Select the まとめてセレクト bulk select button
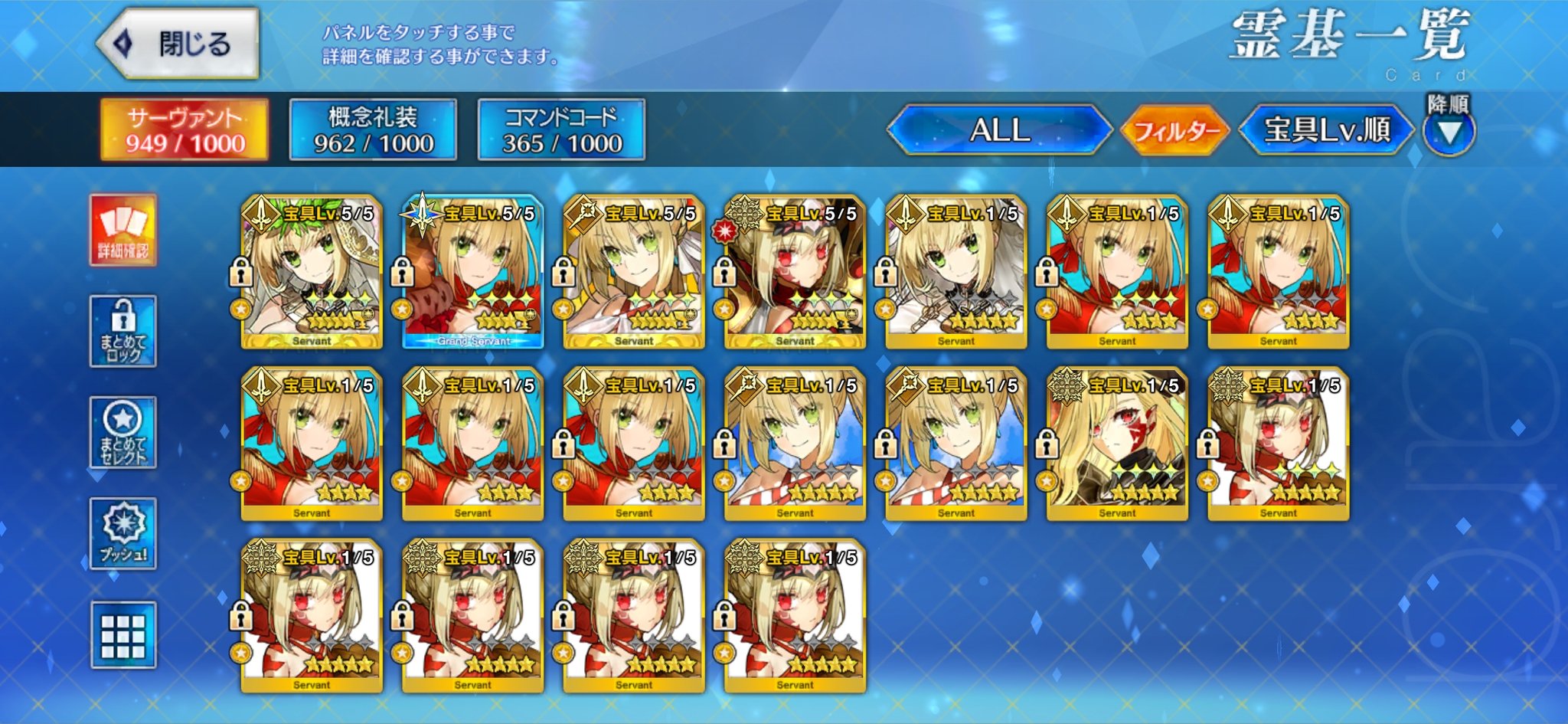This screenshot has width=1568, height=724. point(123,432)
